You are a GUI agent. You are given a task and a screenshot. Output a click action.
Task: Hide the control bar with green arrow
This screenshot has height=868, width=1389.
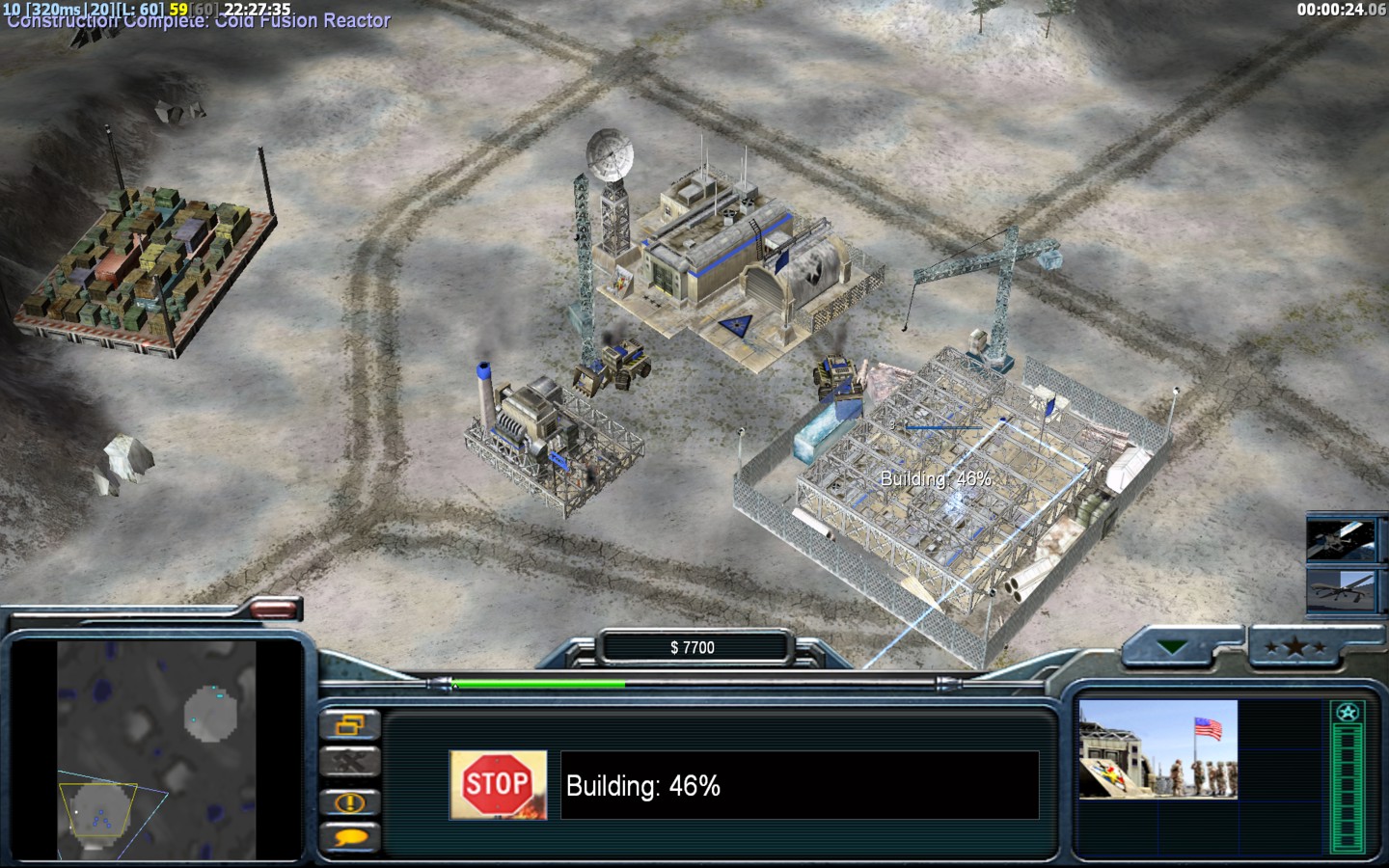click(1174, 647)
